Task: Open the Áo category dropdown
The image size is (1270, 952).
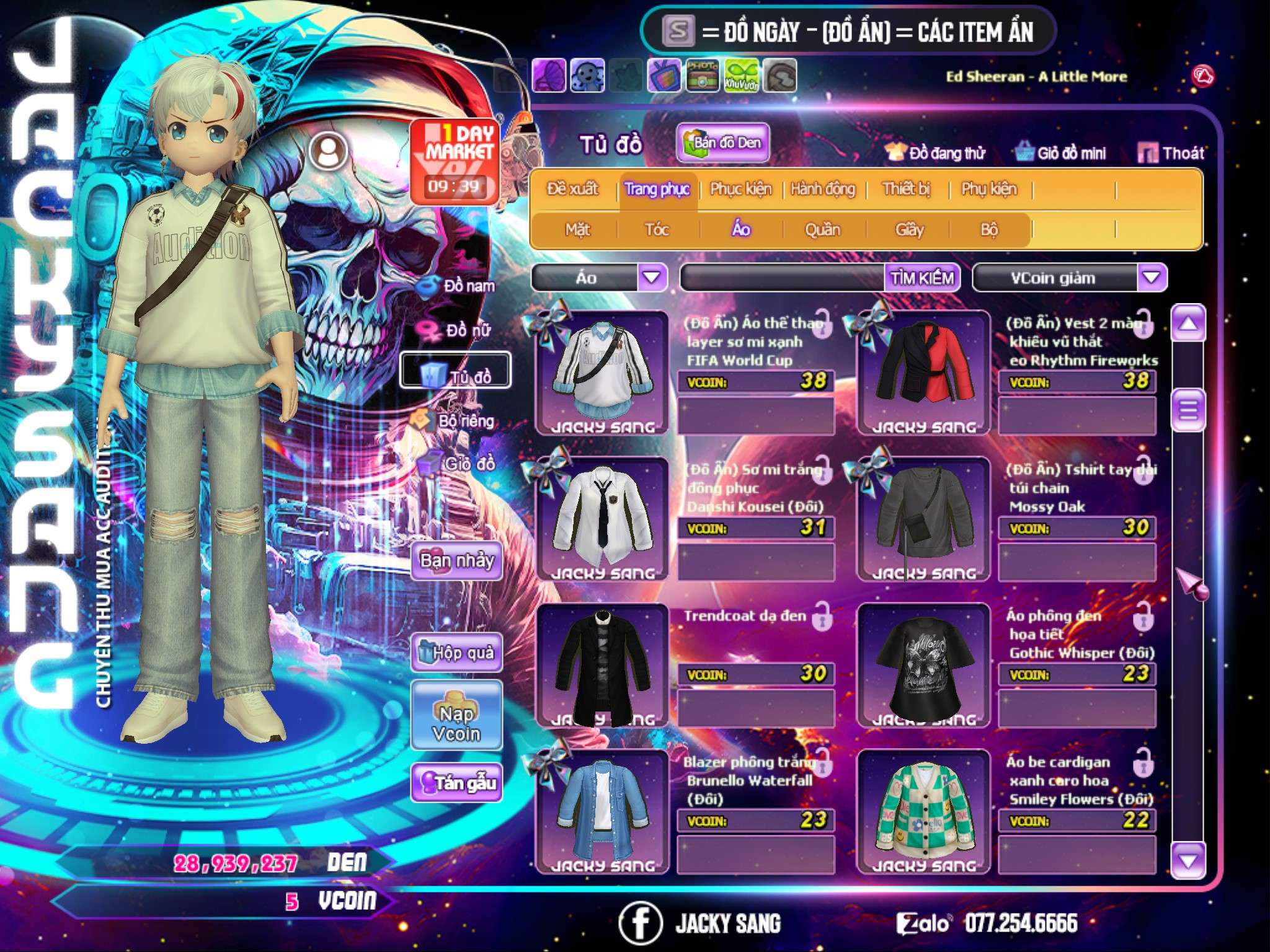Action: [652, 278]
